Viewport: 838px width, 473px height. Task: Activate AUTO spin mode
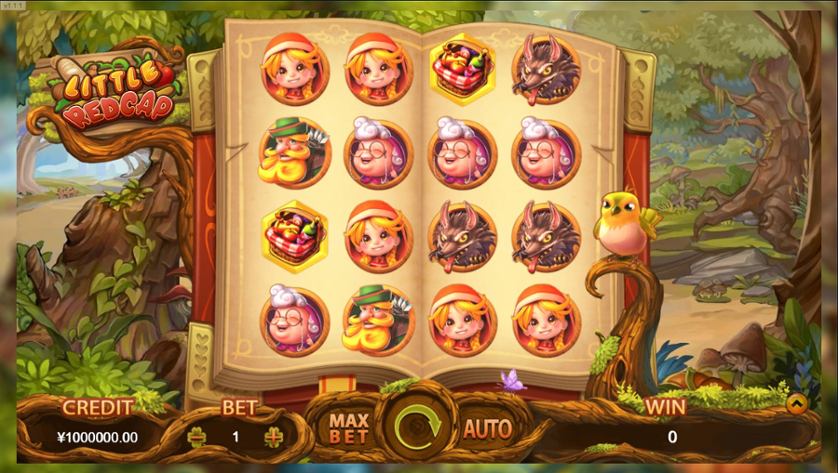pyautogui.click(x=487, y=429)
